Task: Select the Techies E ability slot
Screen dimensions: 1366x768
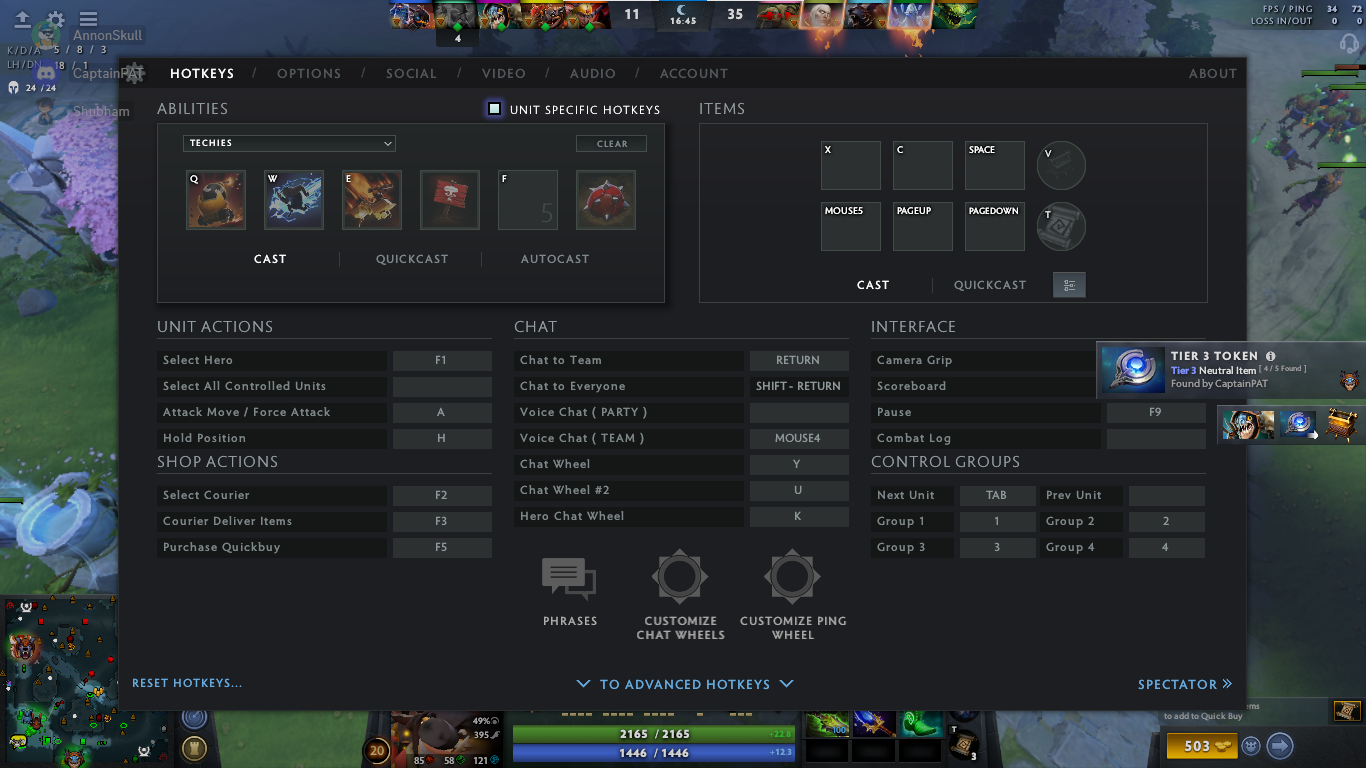Action: 371,199
